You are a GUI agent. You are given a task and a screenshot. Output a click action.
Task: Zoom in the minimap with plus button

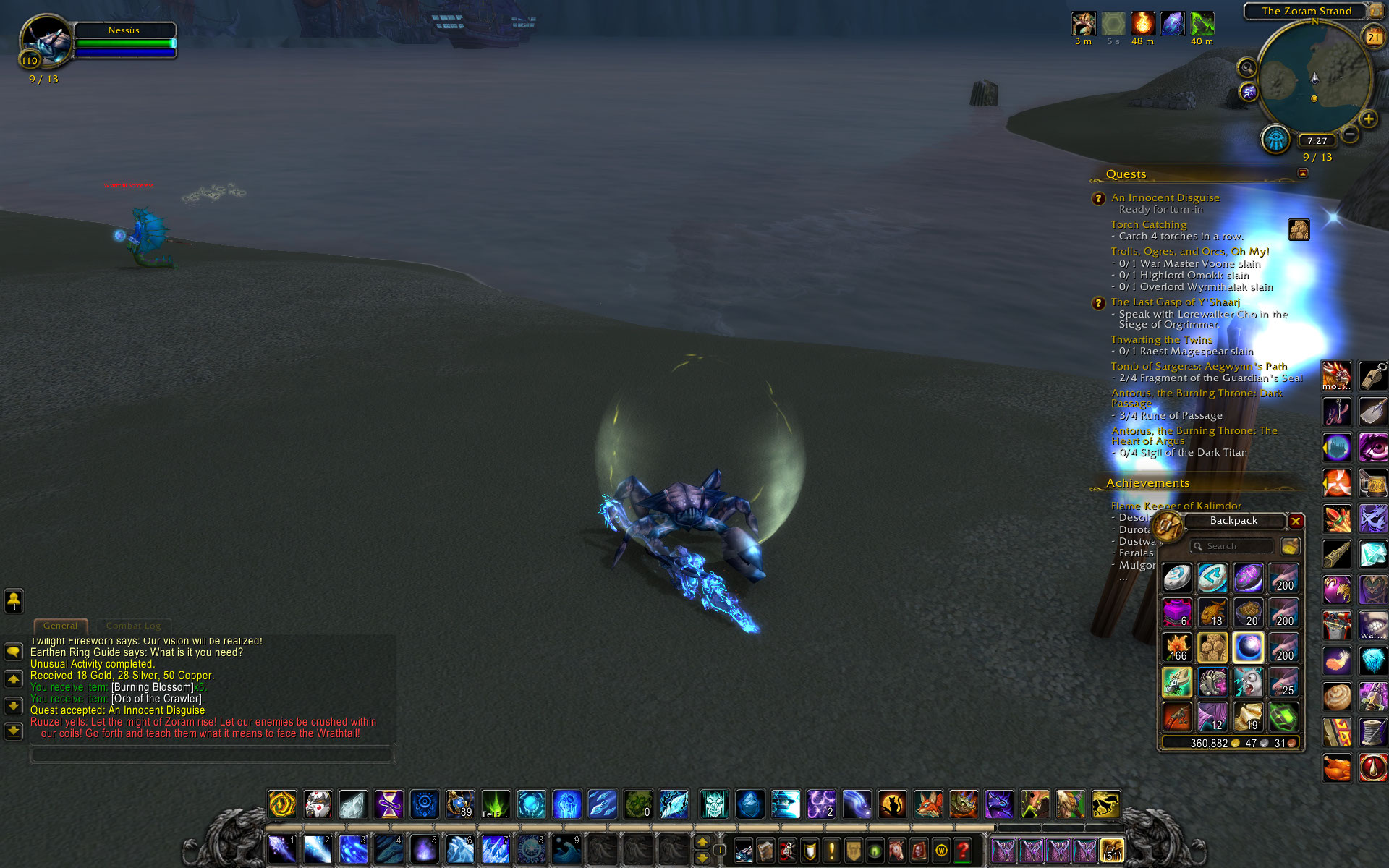(1368, 119)
